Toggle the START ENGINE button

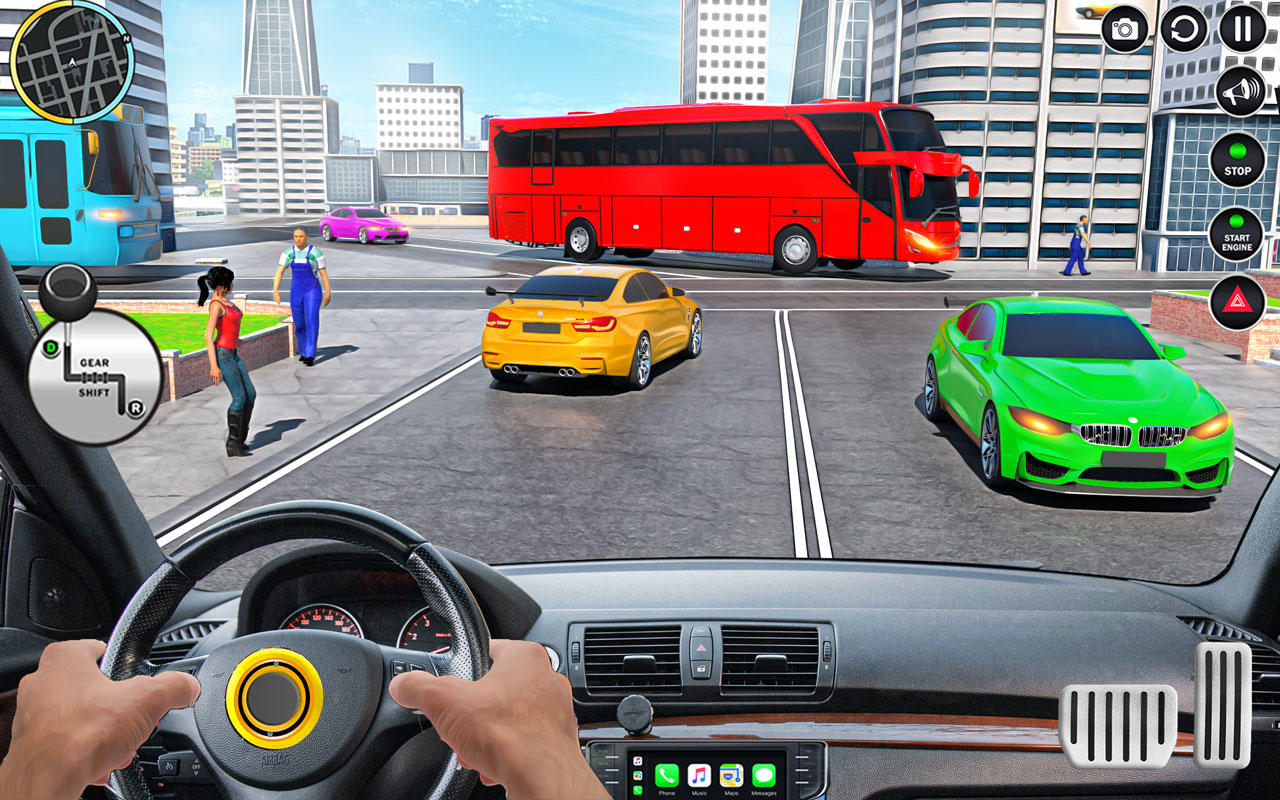coord(1237,234)
